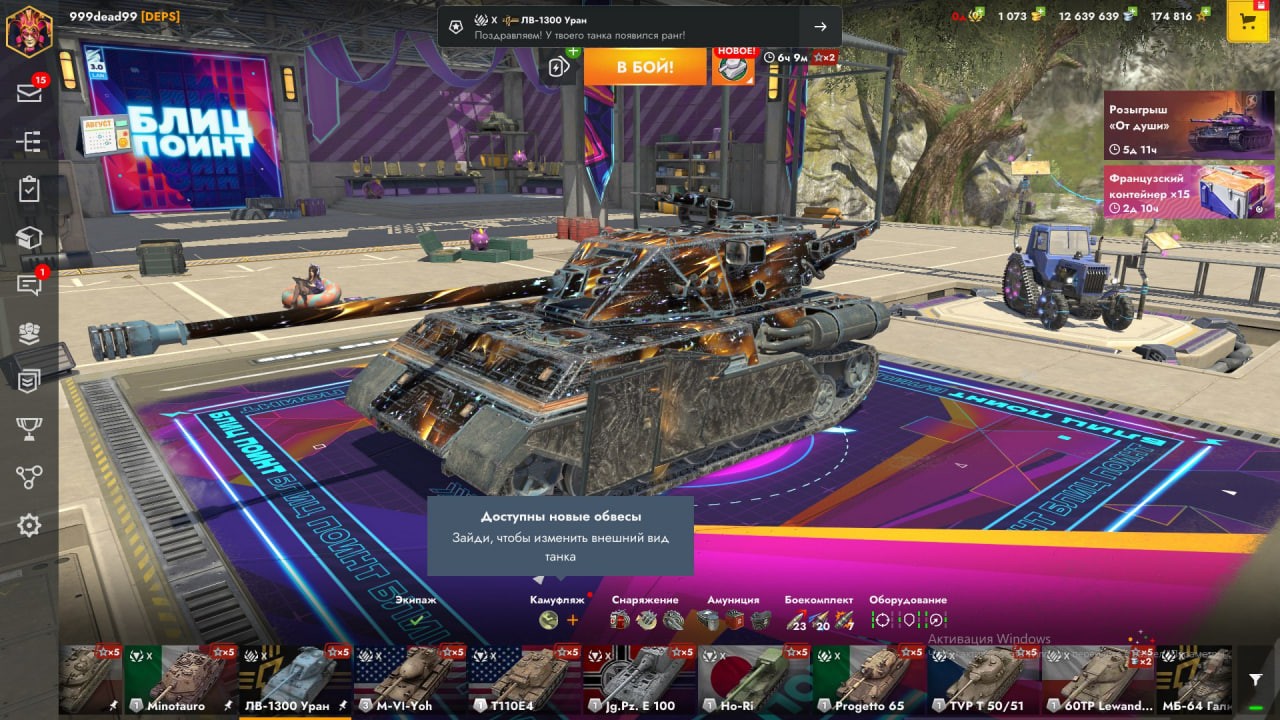Screen dimensions: 1280x720
Task: Open the tank carousel filter
Action: 1256,680
